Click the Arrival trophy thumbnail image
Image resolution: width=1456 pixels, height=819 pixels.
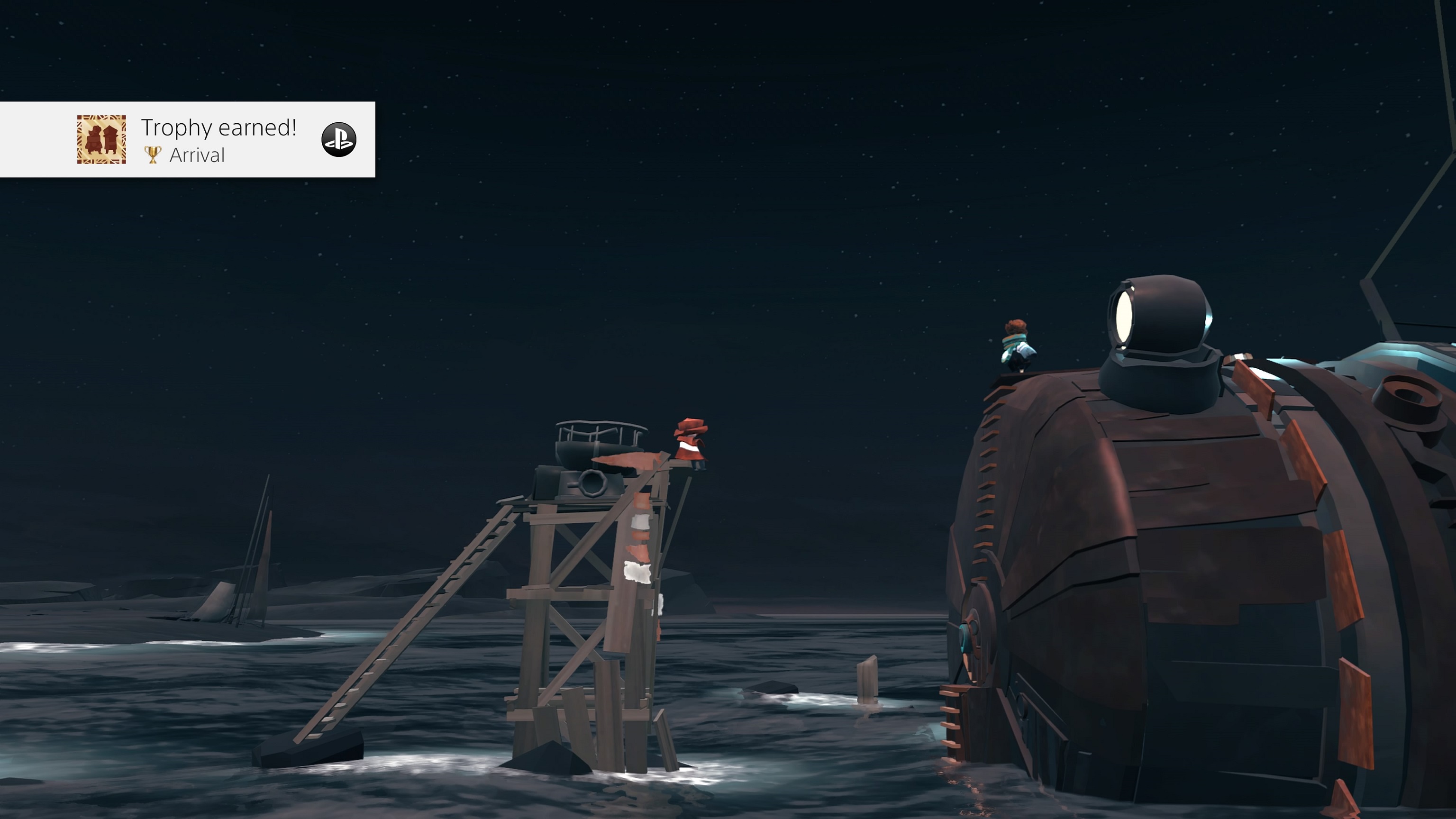pos(102,140)
